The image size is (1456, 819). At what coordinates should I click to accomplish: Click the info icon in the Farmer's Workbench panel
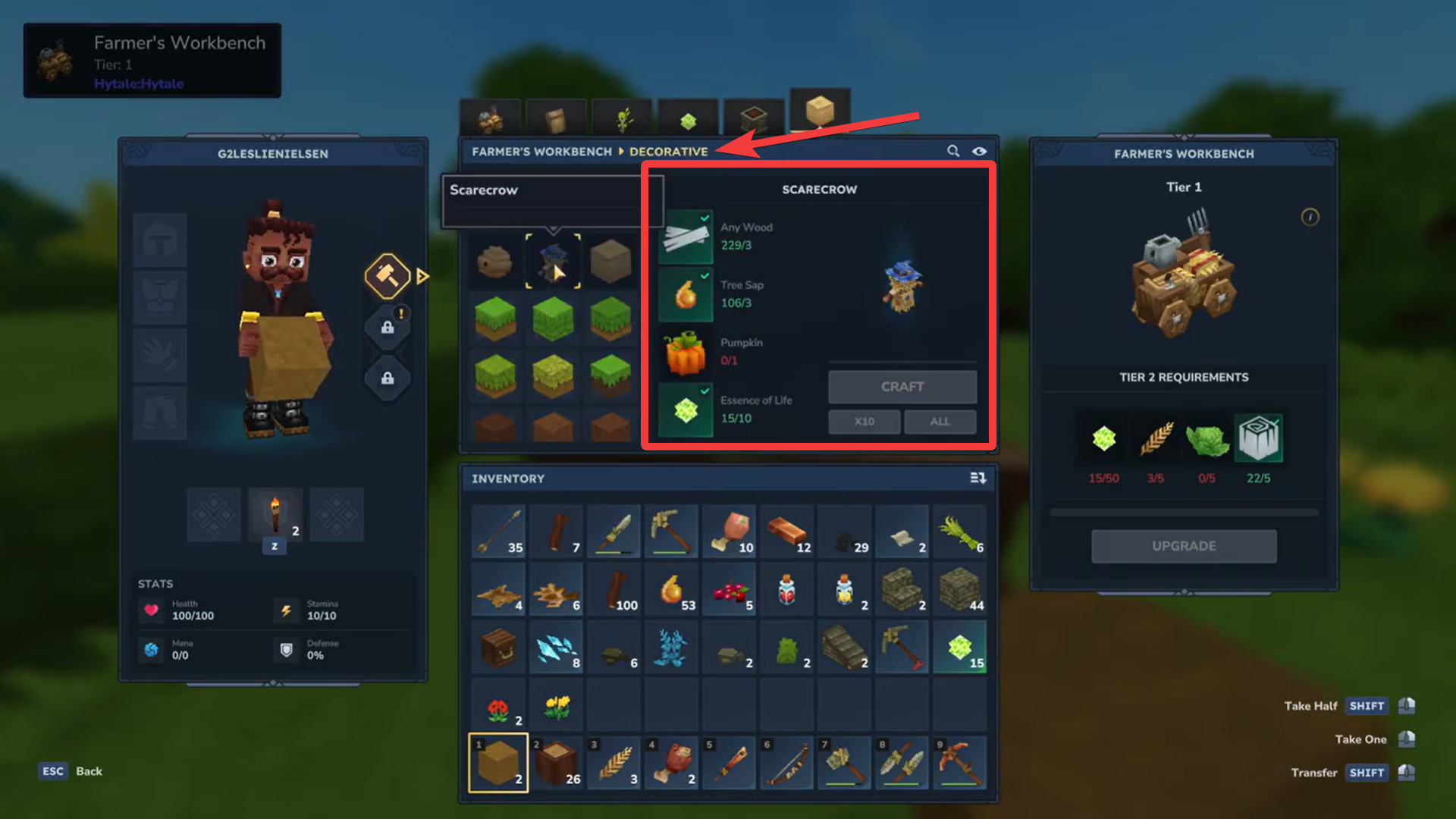tap(1310, 217)
